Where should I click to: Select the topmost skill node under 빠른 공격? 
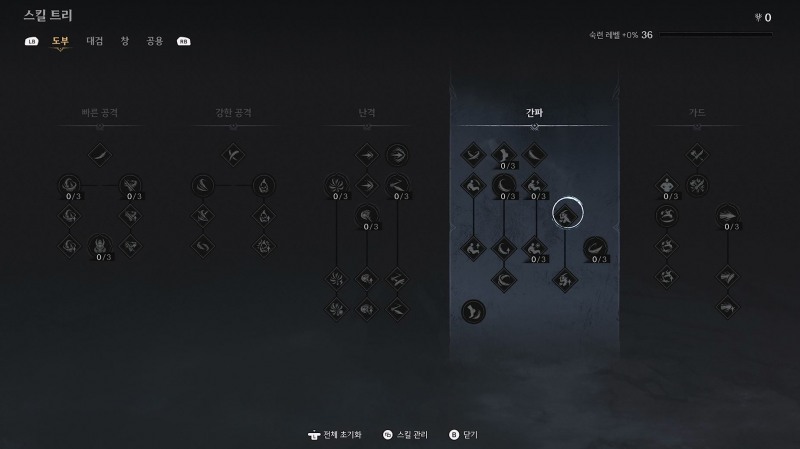[x=101, y=154]
